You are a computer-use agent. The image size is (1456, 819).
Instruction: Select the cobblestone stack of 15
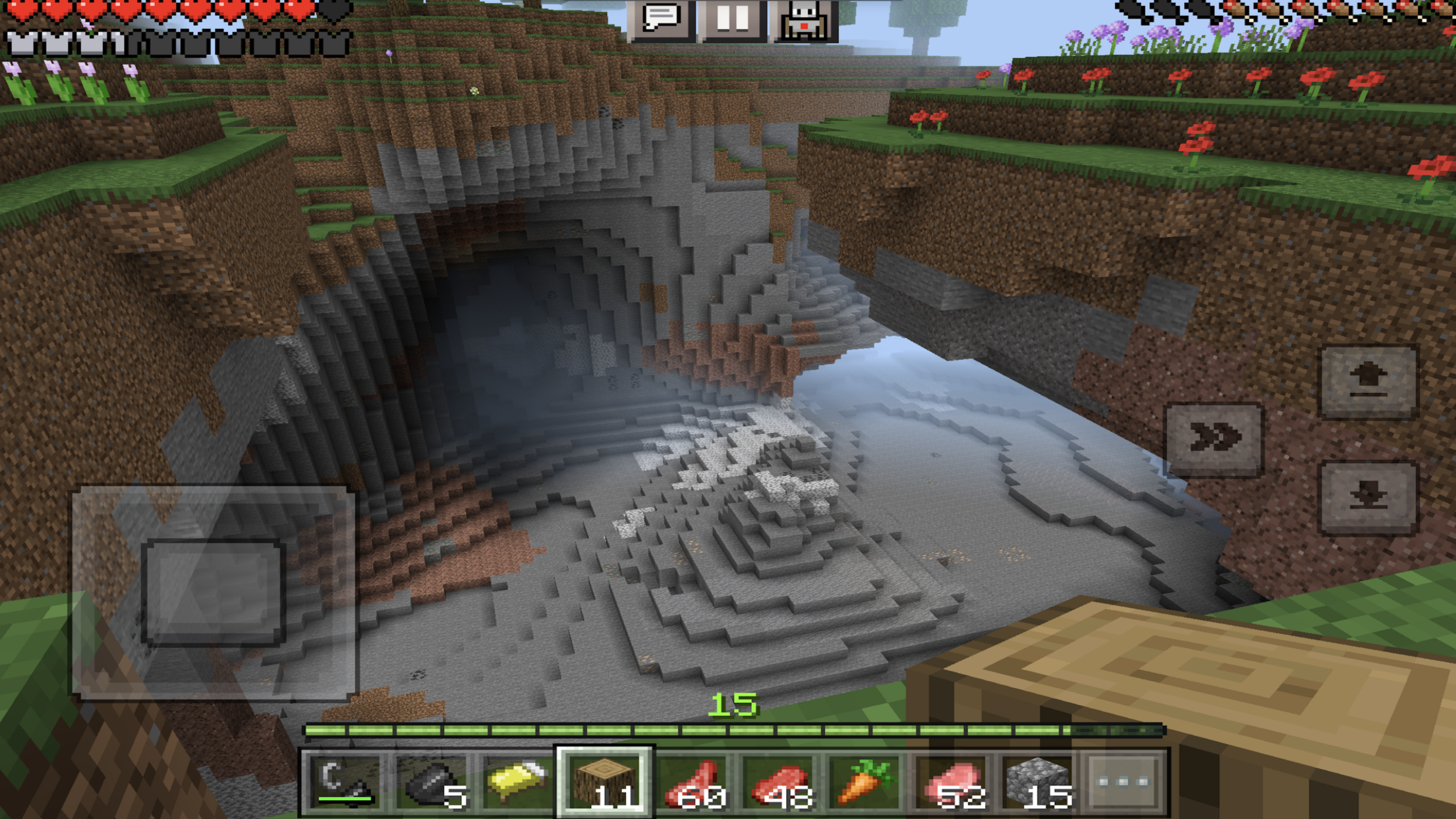tap(1039, 782)
